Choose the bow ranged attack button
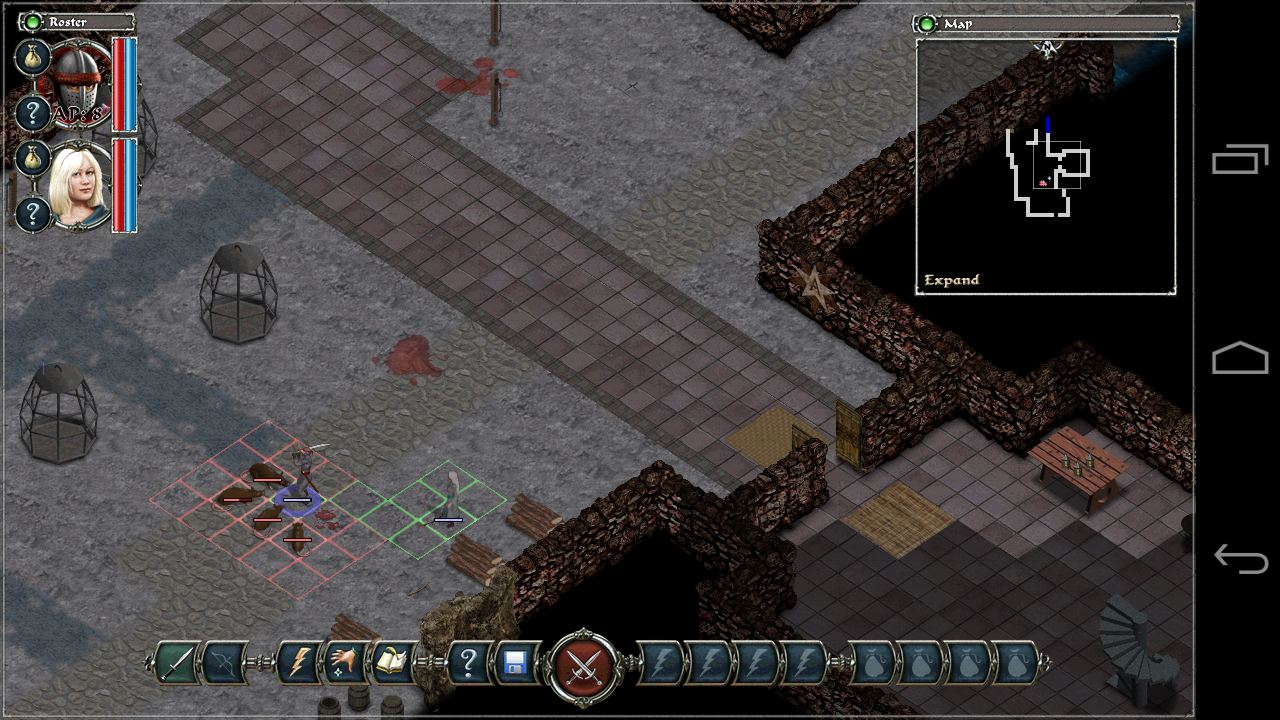 [226, 663]
